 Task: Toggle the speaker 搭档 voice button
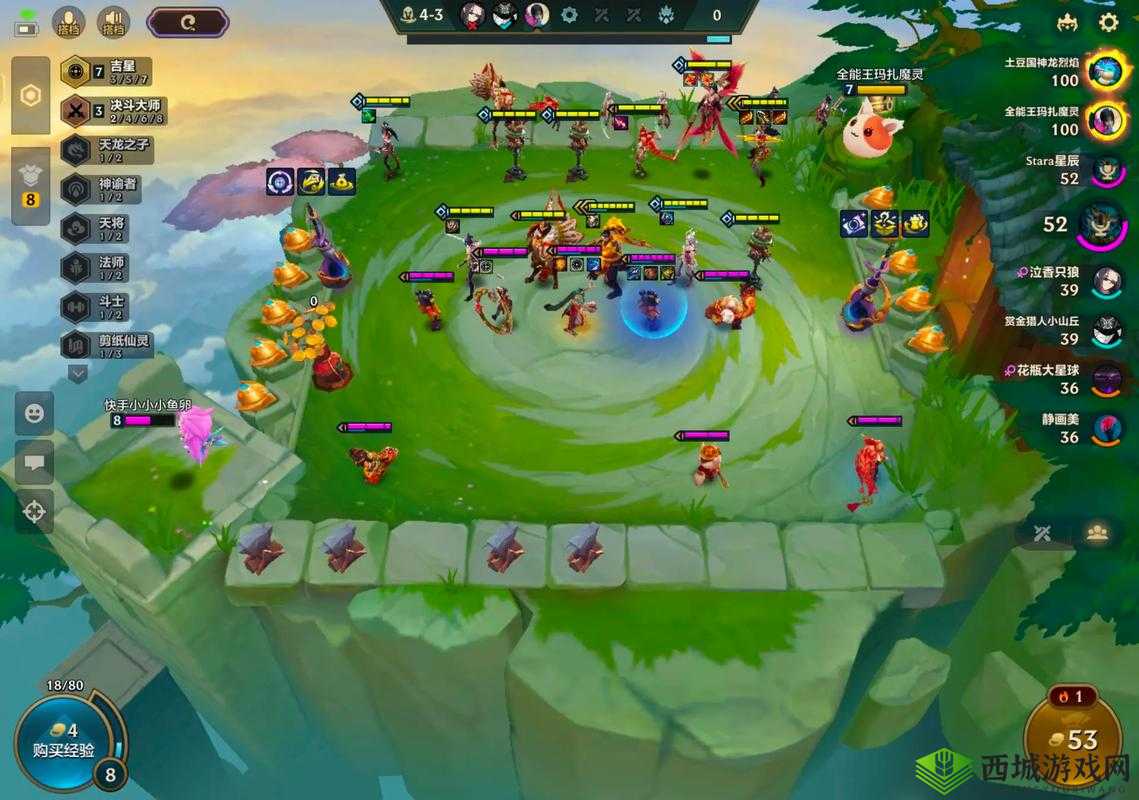pyautogui.click(x=113, y=22)
